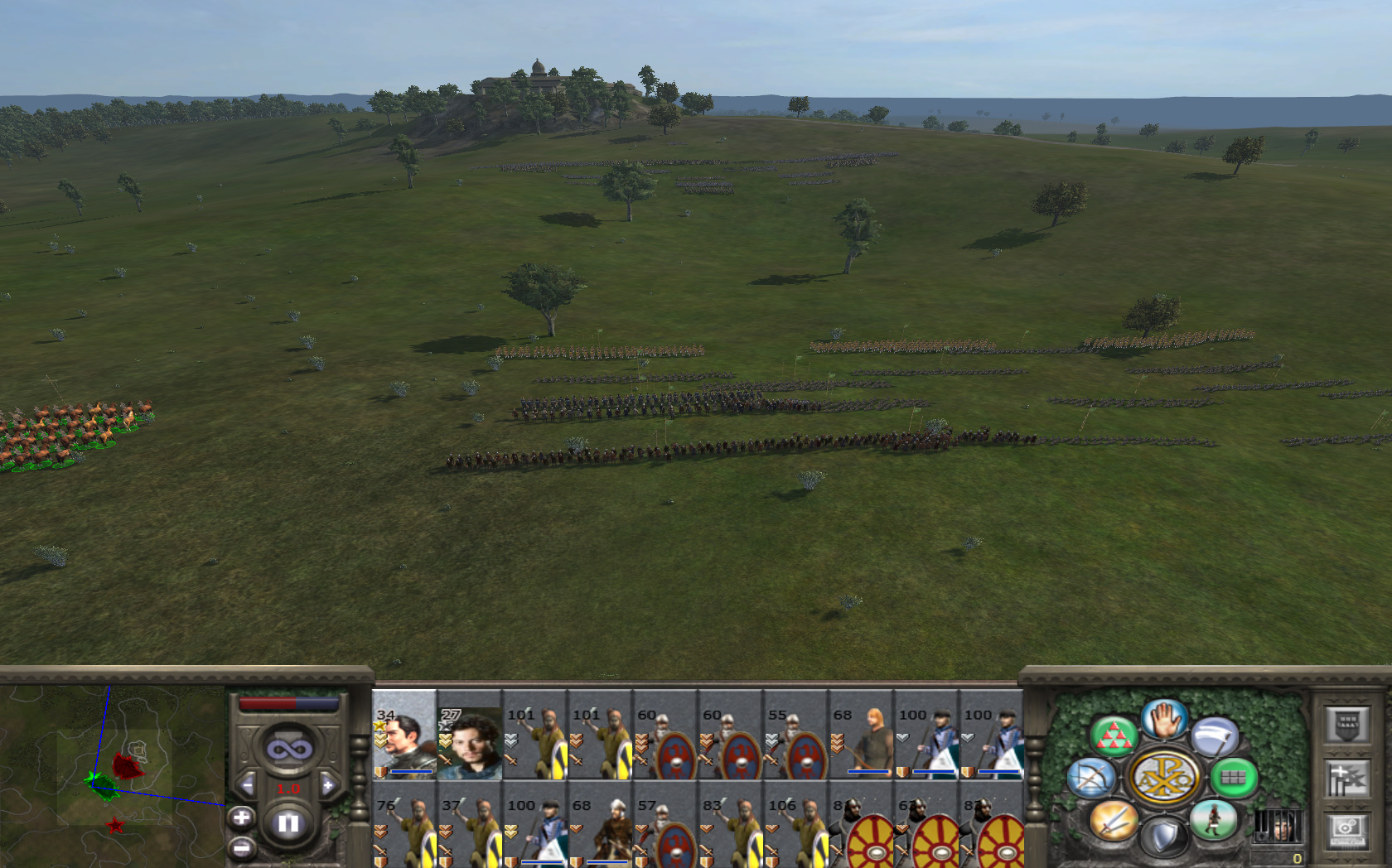Zoom in on the minimap
Screen dimensions: 1392x868
(241, 817)
